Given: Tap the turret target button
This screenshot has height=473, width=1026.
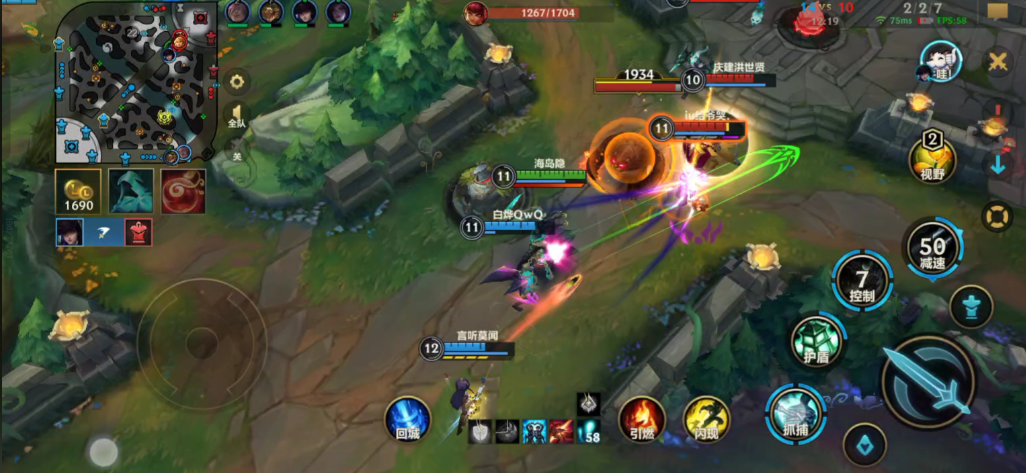Looking at the screenshot, I should coord(970,306).
